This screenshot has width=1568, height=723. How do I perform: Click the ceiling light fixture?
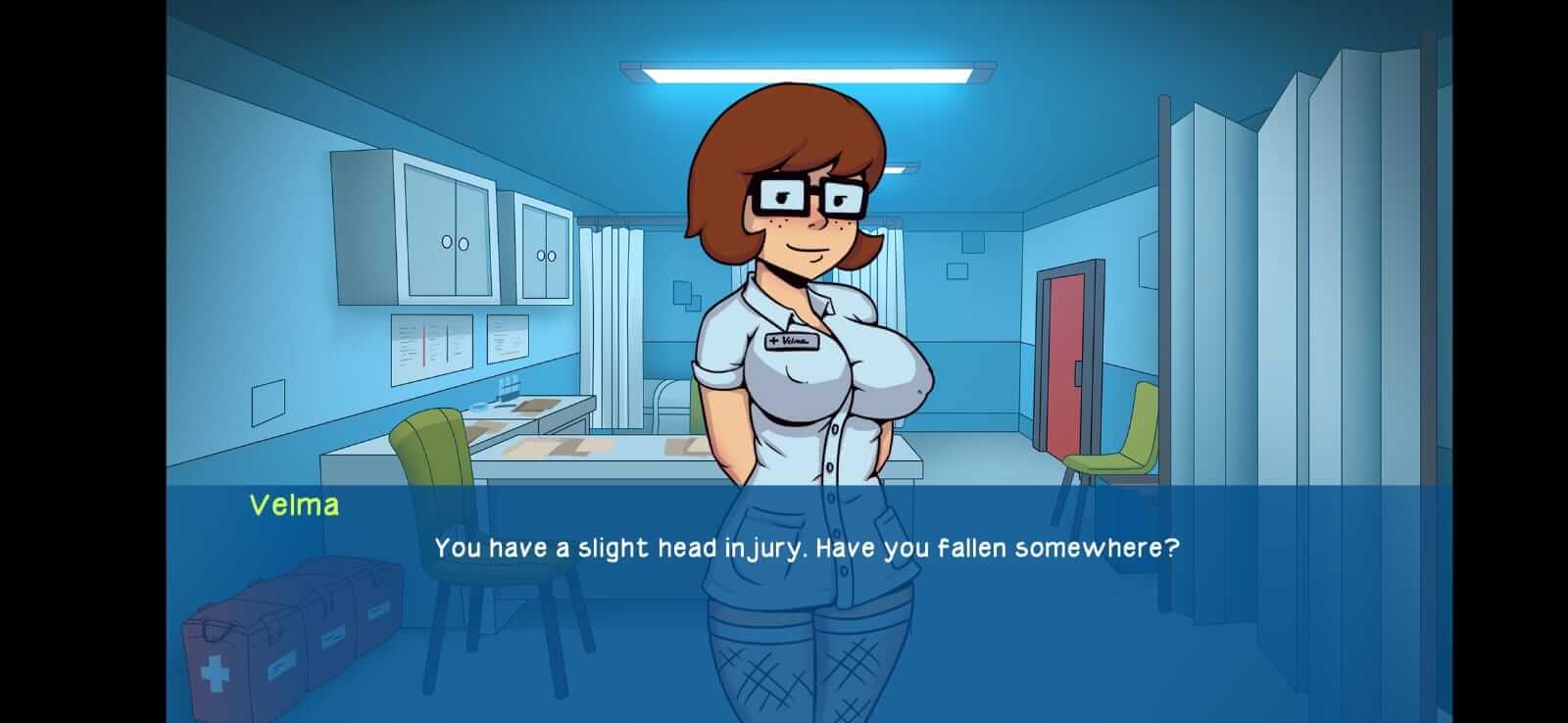pos(804,69)
